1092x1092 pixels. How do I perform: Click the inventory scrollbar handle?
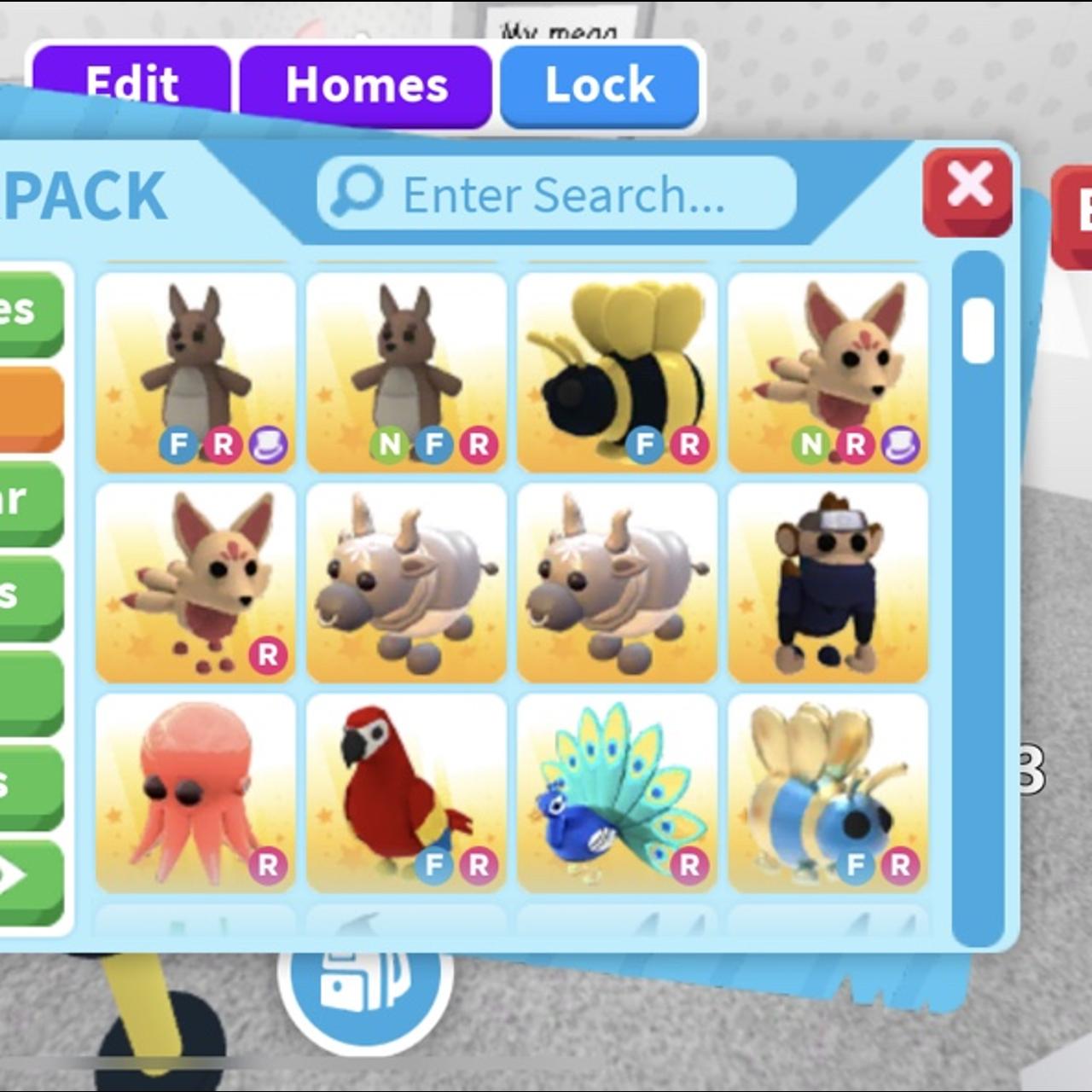tap(978, 330)
